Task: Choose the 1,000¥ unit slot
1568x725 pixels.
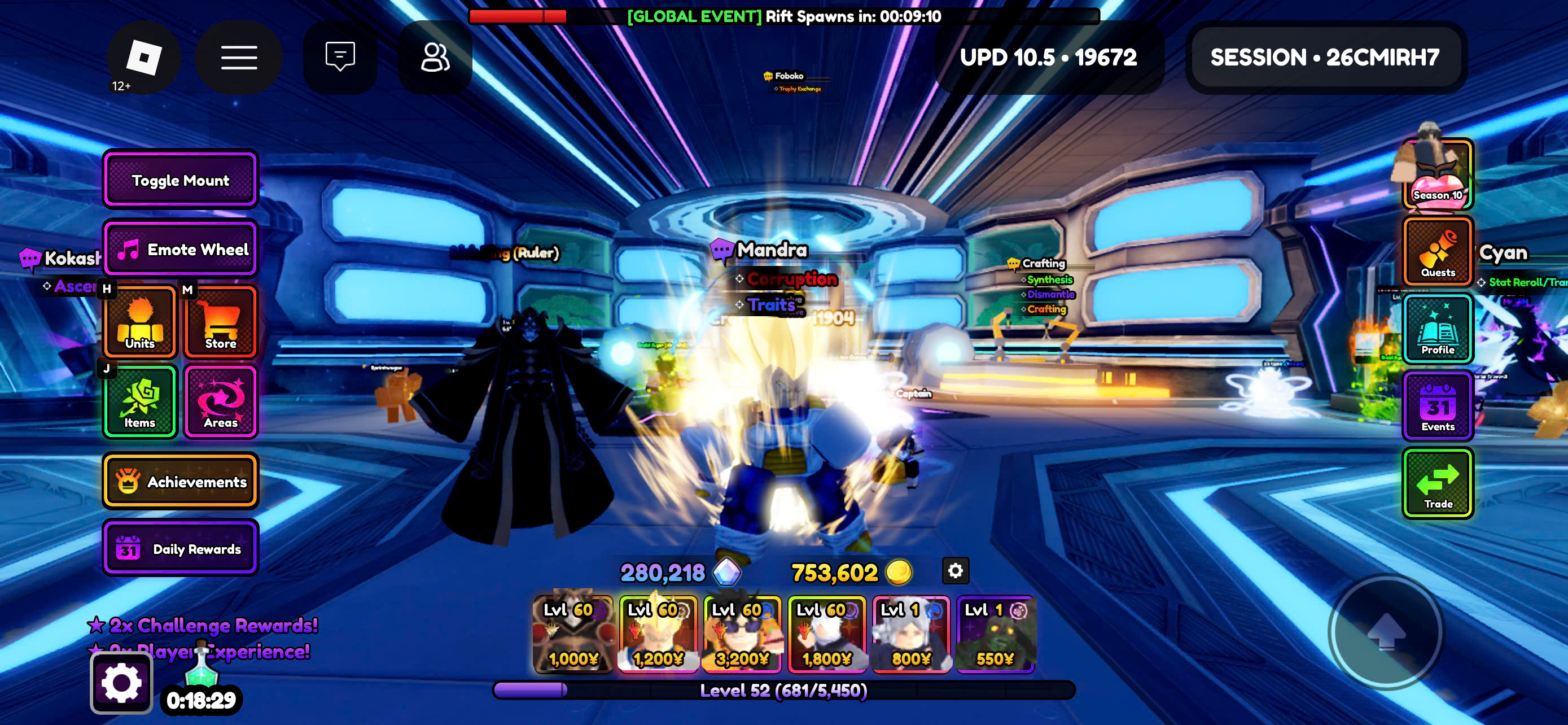Action: point(573,634)
